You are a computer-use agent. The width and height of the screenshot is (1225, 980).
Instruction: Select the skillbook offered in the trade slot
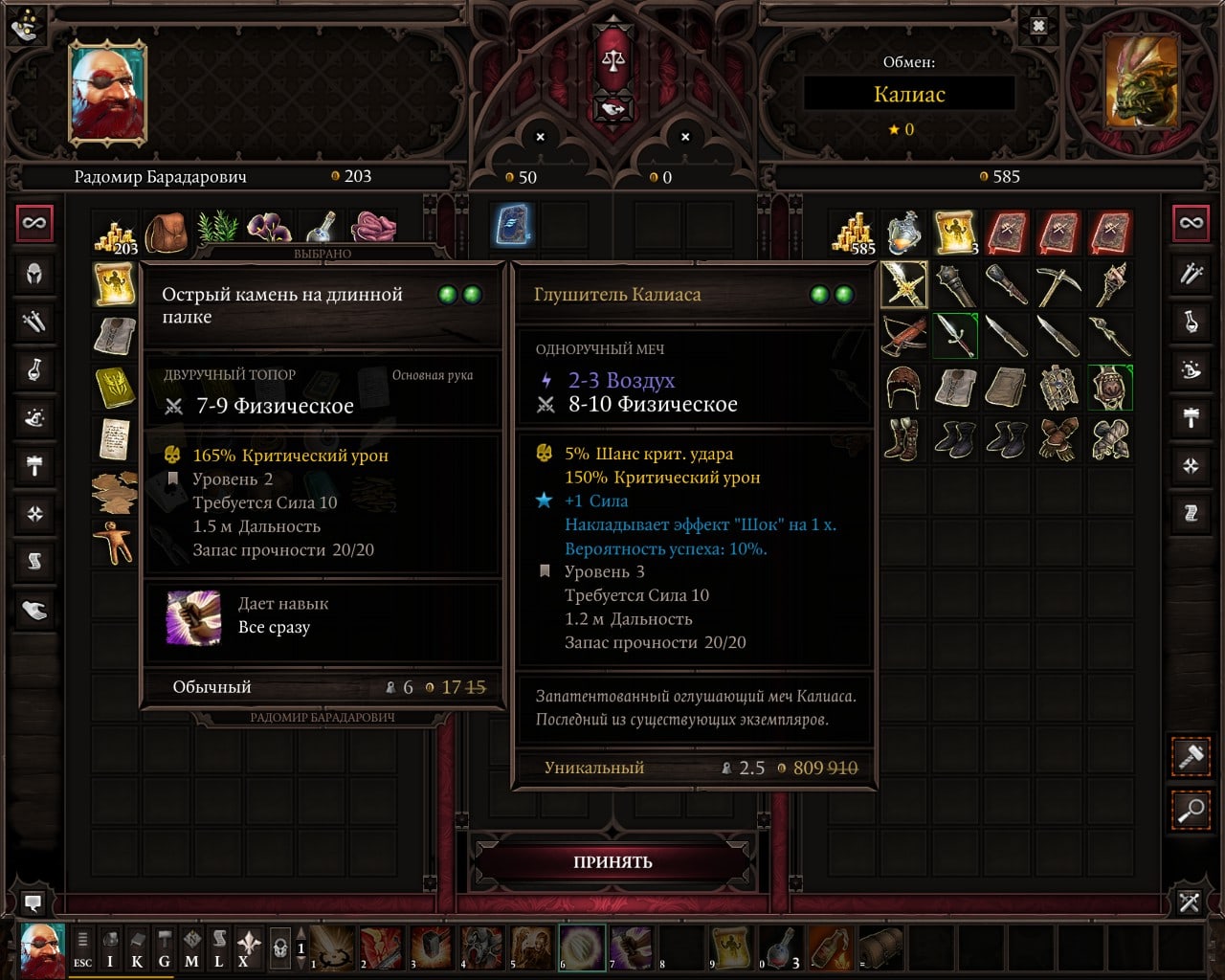pos(513,226)
